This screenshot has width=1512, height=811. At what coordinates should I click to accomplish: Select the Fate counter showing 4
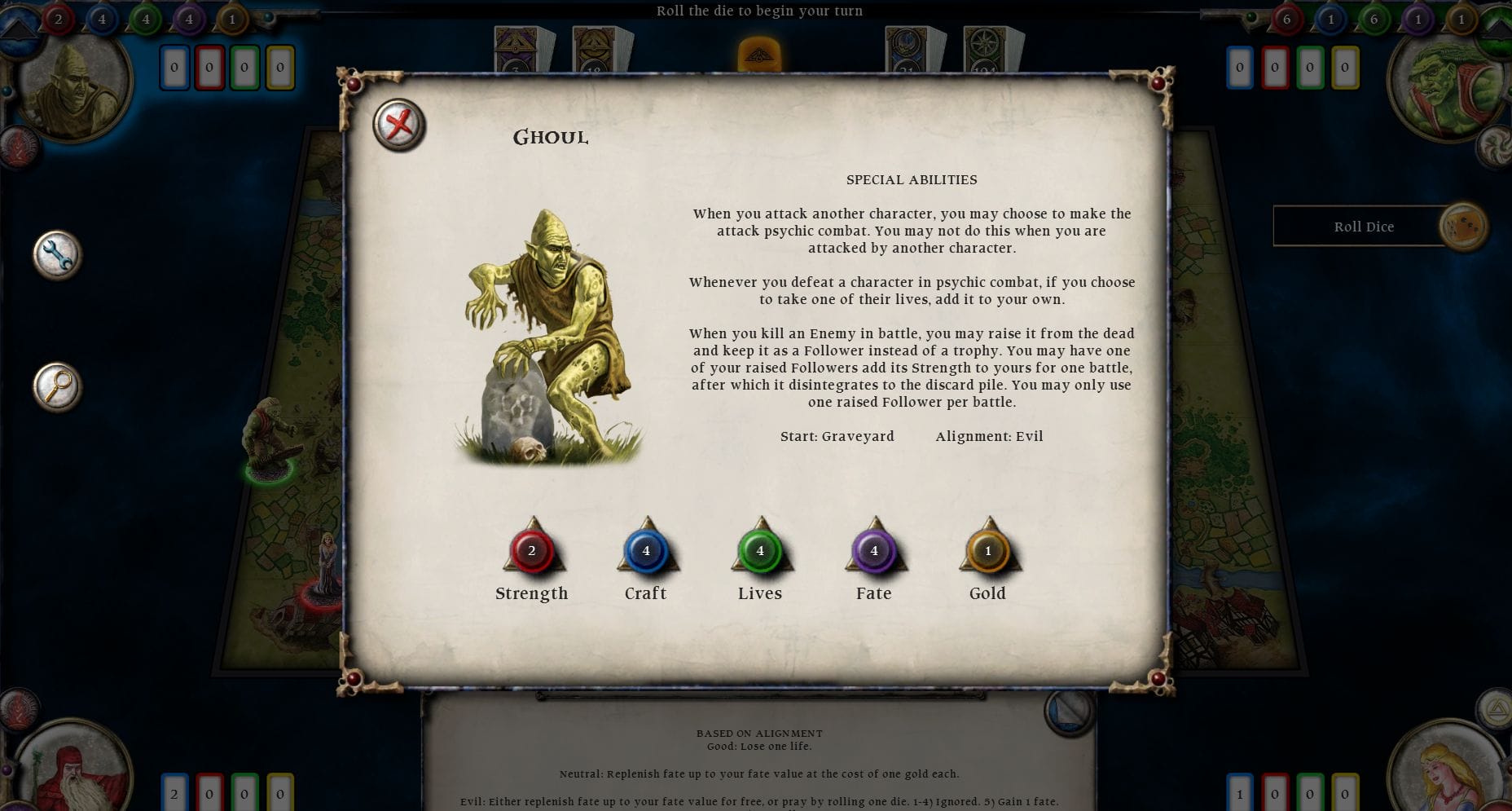pyautogui.click(x=873, y=551)
